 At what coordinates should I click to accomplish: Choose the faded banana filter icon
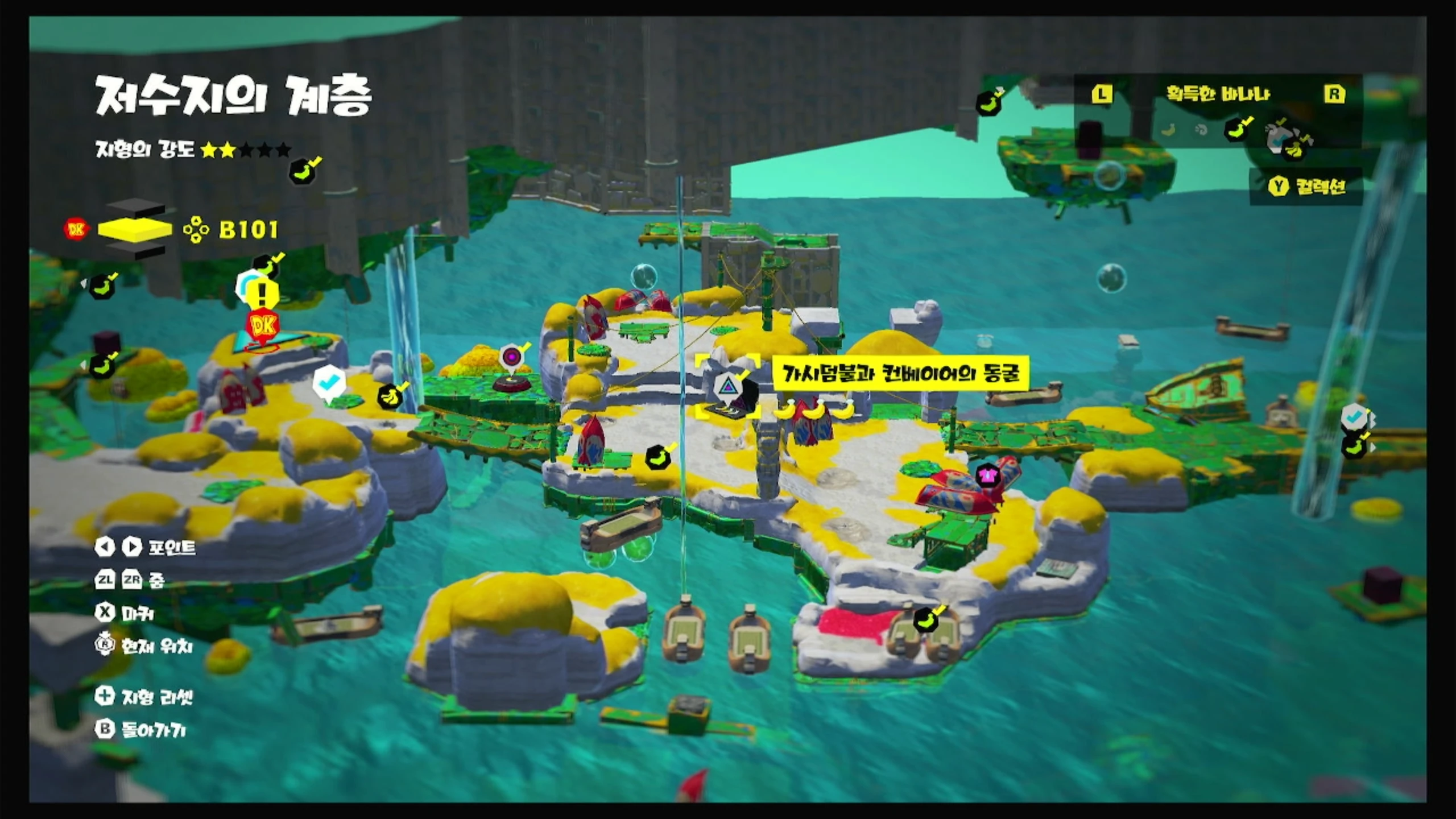(x=1168, y=130)
